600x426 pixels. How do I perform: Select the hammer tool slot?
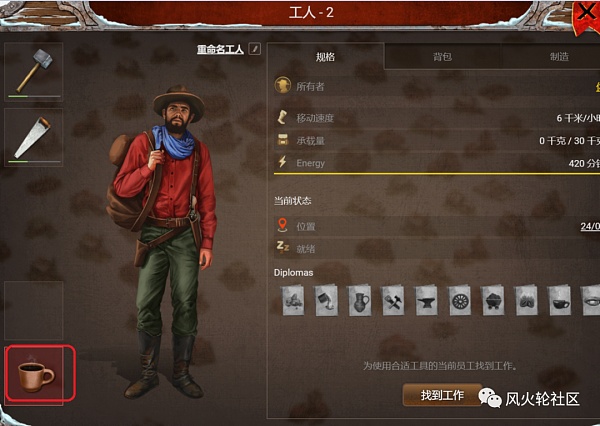click(x=34, y=69)
